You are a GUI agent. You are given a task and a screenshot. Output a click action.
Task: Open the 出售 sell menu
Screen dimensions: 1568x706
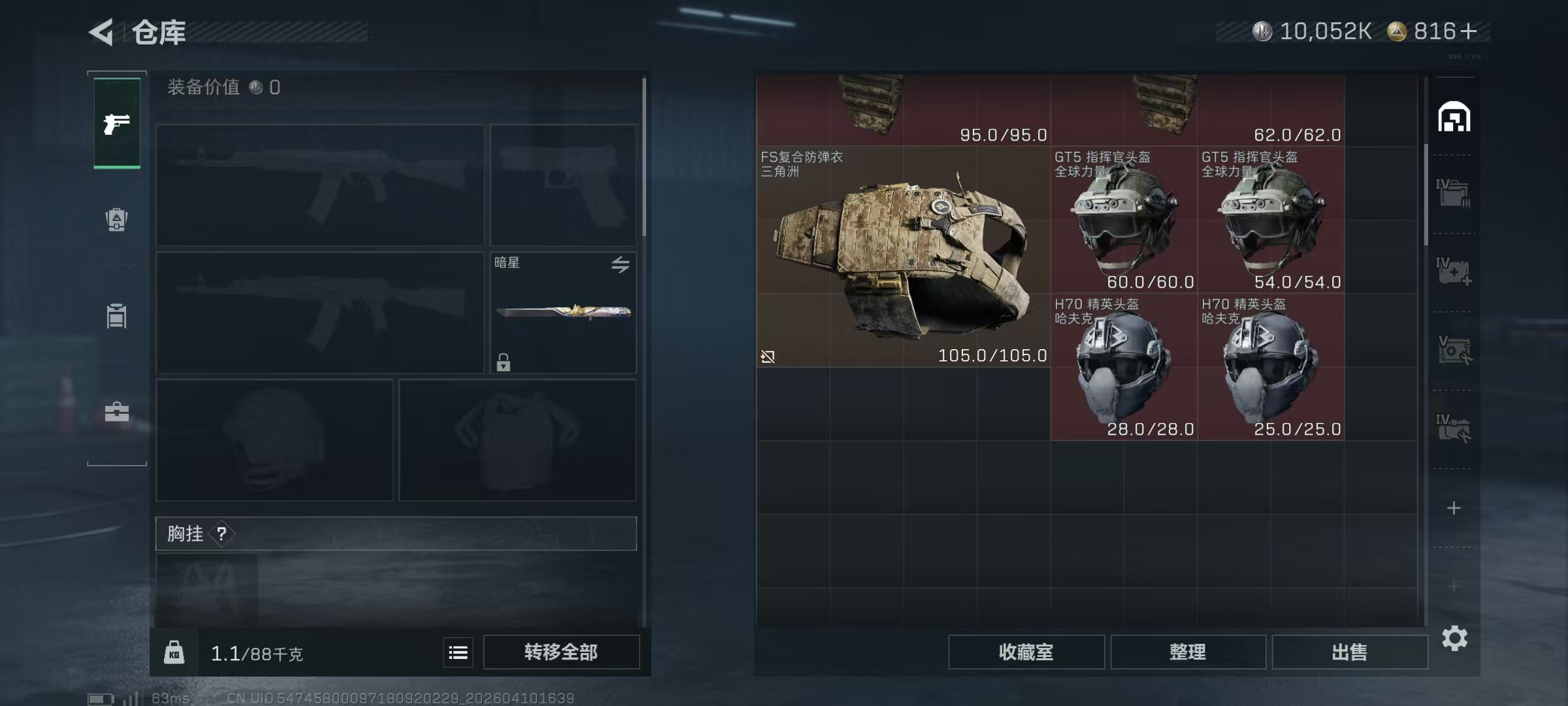[x=1349, y=652]
